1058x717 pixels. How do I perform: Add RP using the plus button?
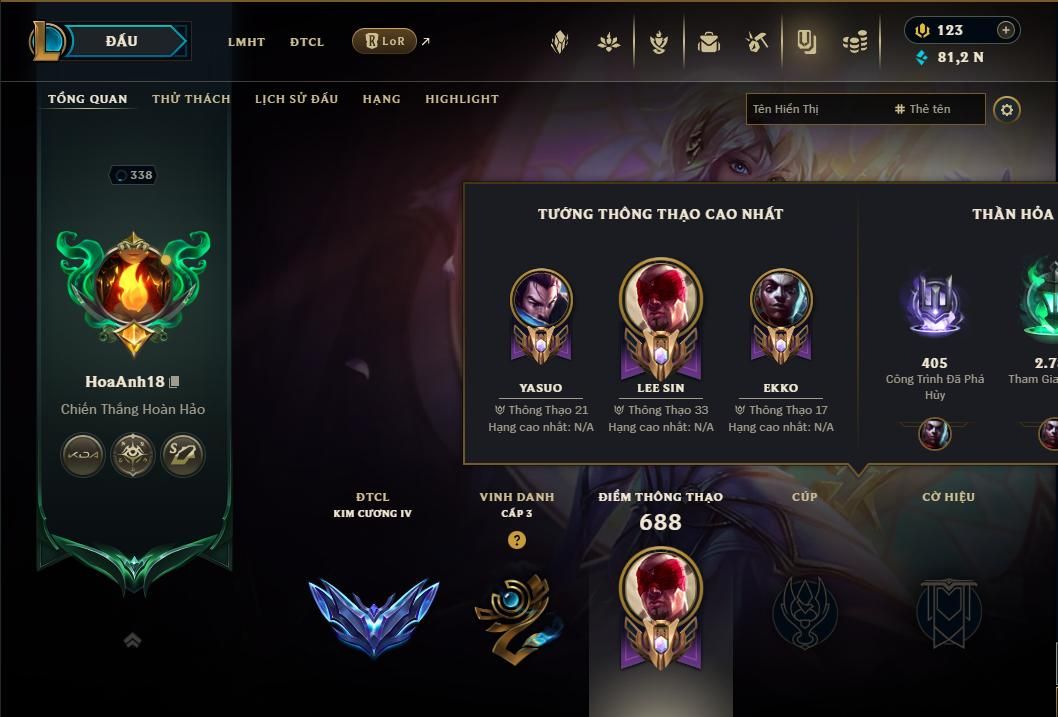[1006, 30]
